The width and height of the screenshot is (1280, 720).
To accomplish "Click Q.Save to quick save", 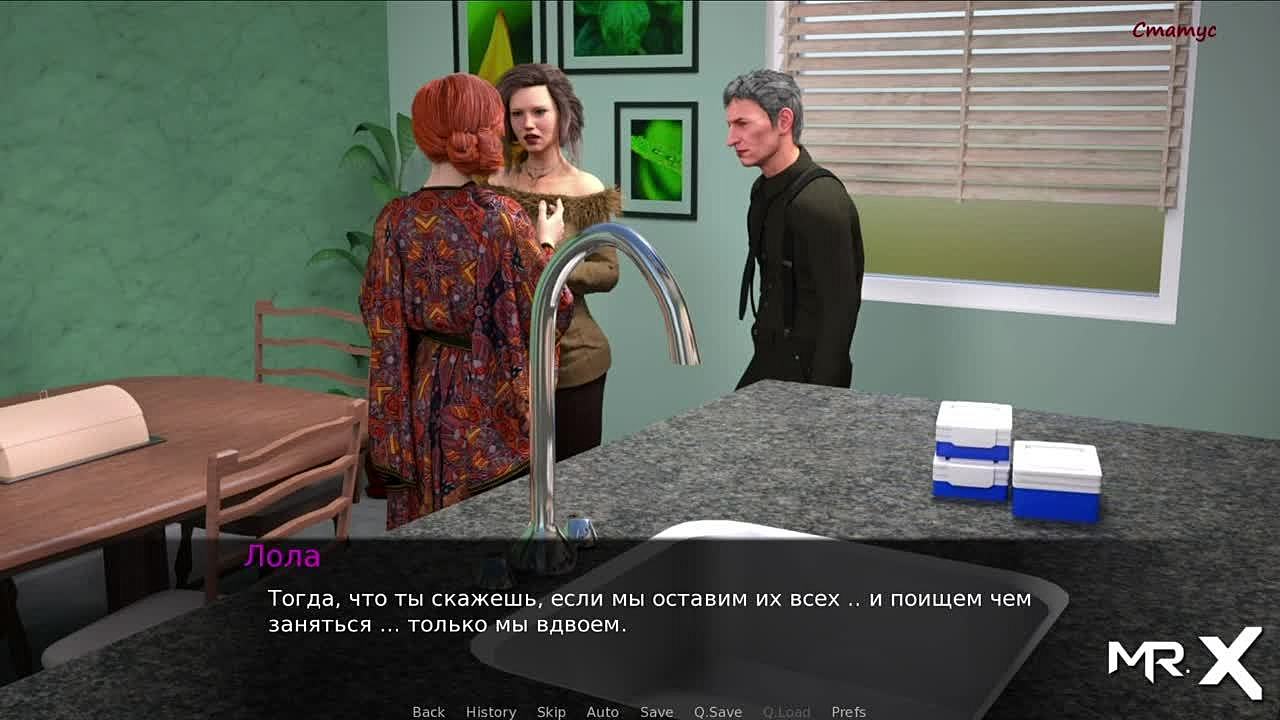I will coord(718,712).
